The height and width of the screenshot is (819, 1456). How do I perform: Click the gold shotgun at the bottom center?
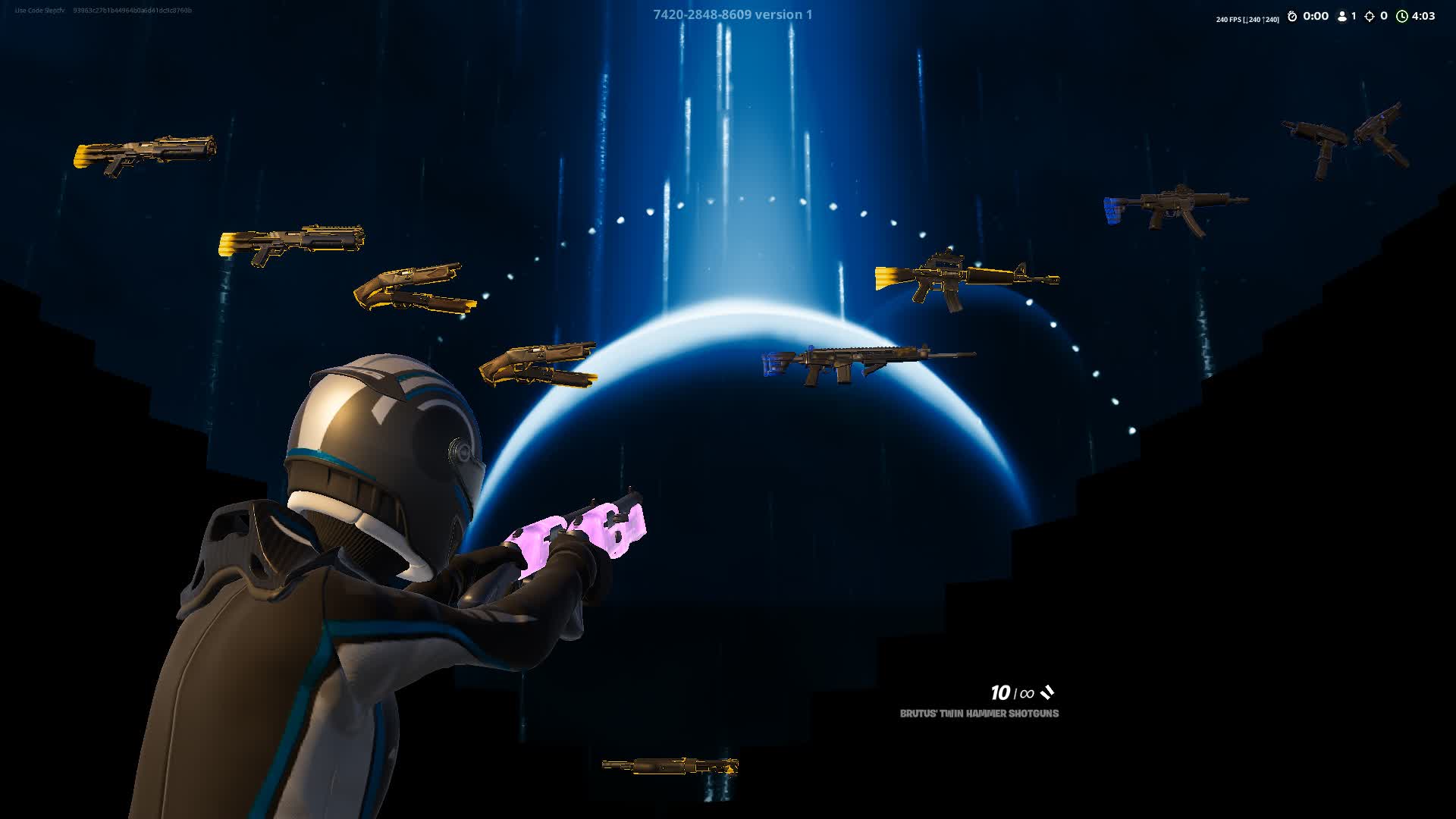pos(667,766)
